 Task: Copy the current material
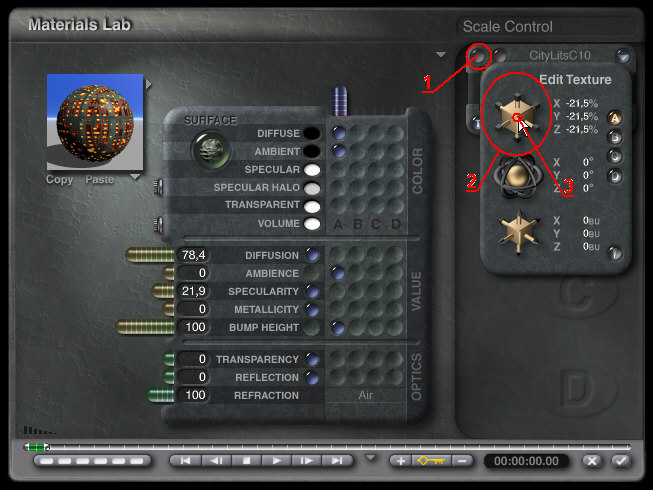[60, 180]
